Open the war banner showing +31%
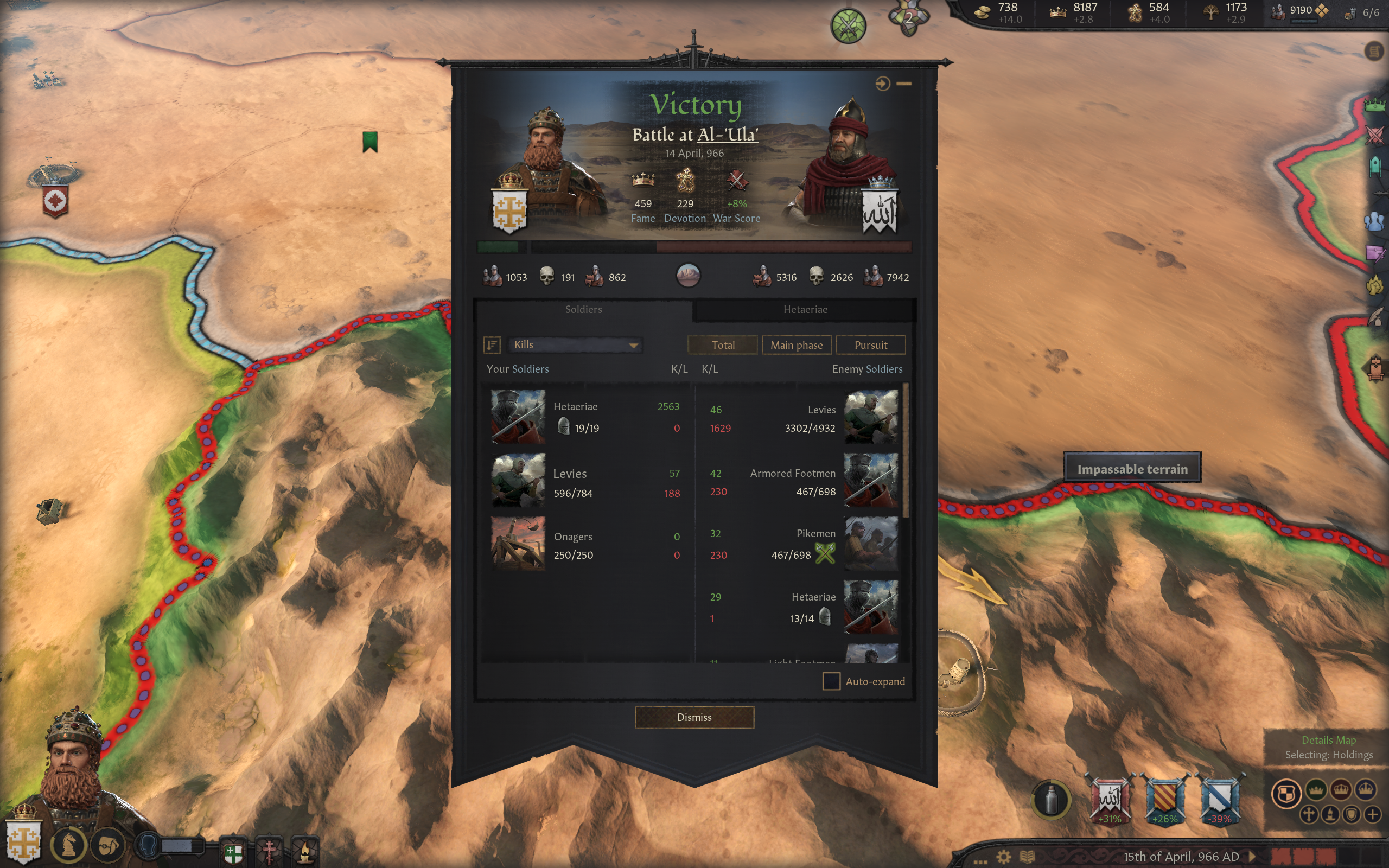The height and width of the screenshot is (868, 1389). [x=1109, y=799]
